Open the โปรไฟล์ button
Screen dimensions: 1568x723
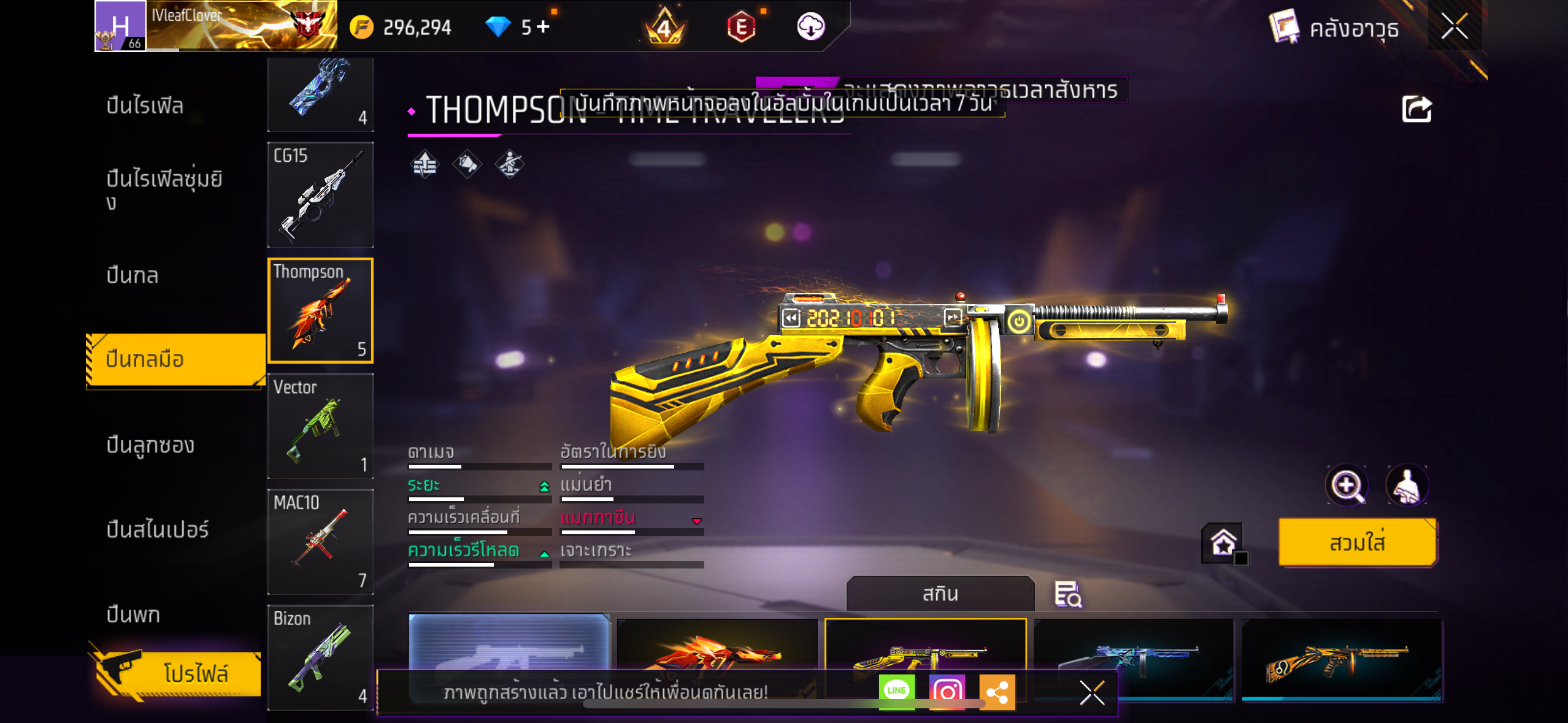[178, 673]
